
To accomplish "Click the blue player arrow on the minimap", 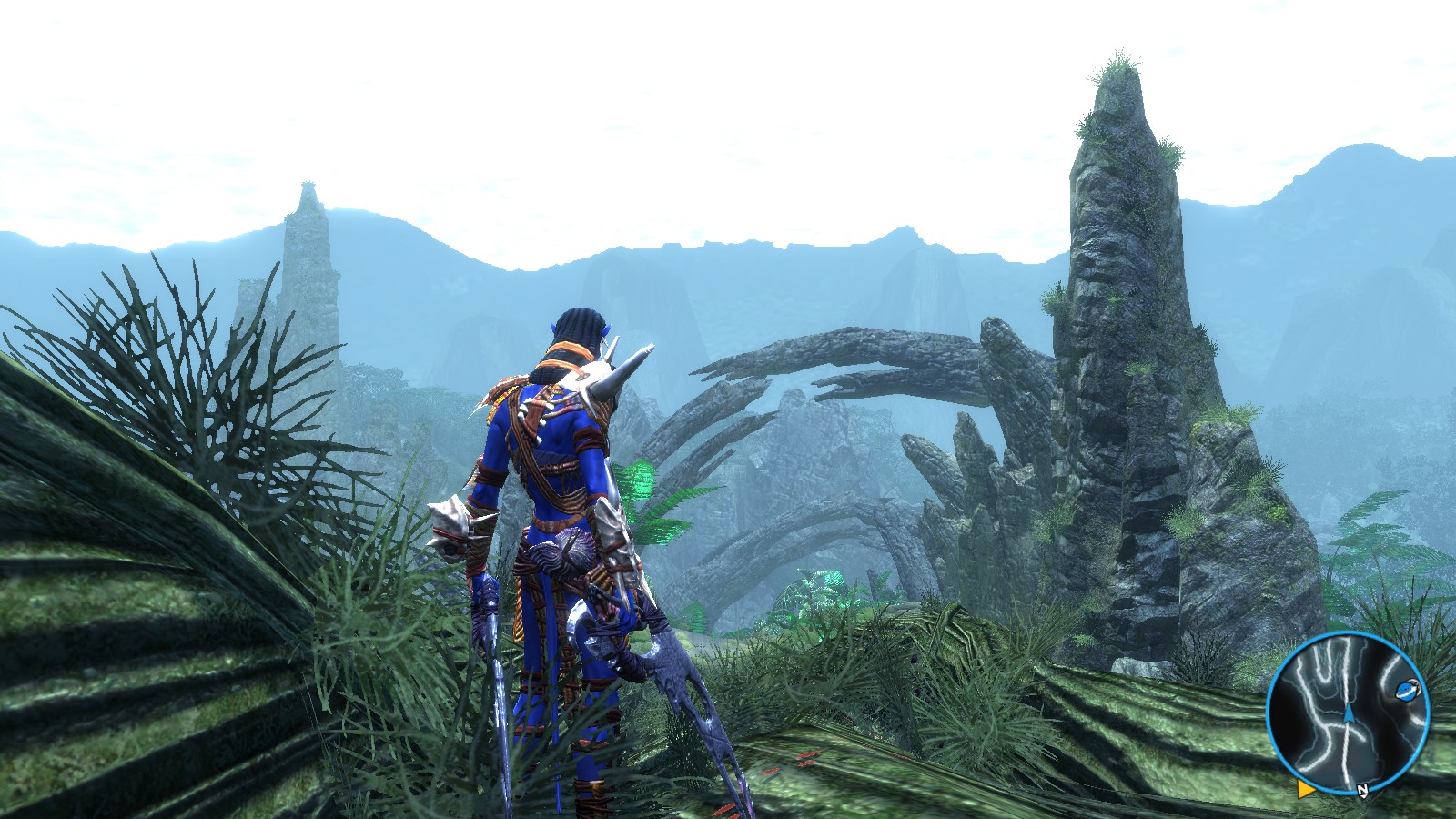I will click(x=1349, y=713).
